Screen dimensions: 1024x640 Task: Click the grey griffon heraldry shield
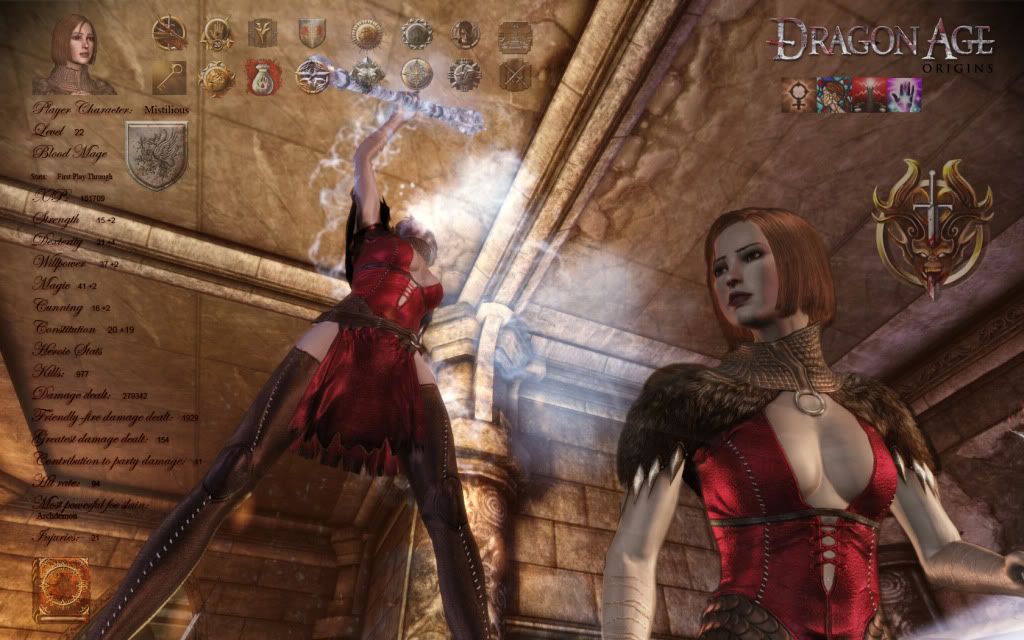(x=157, y=155)
